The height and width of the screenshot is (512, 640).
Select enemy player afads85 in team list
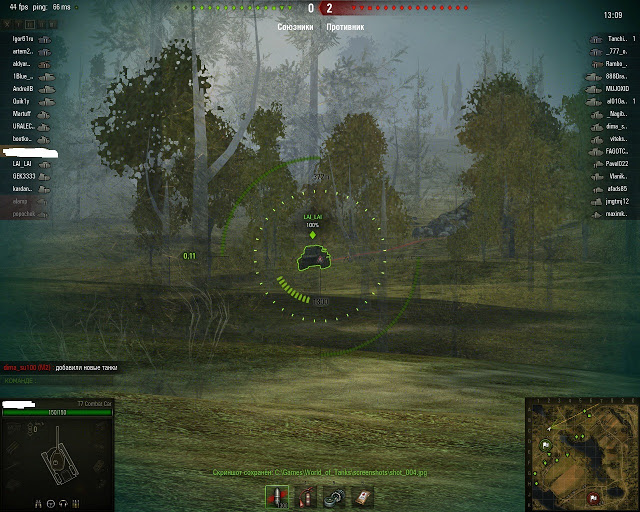tap(615, 188)
